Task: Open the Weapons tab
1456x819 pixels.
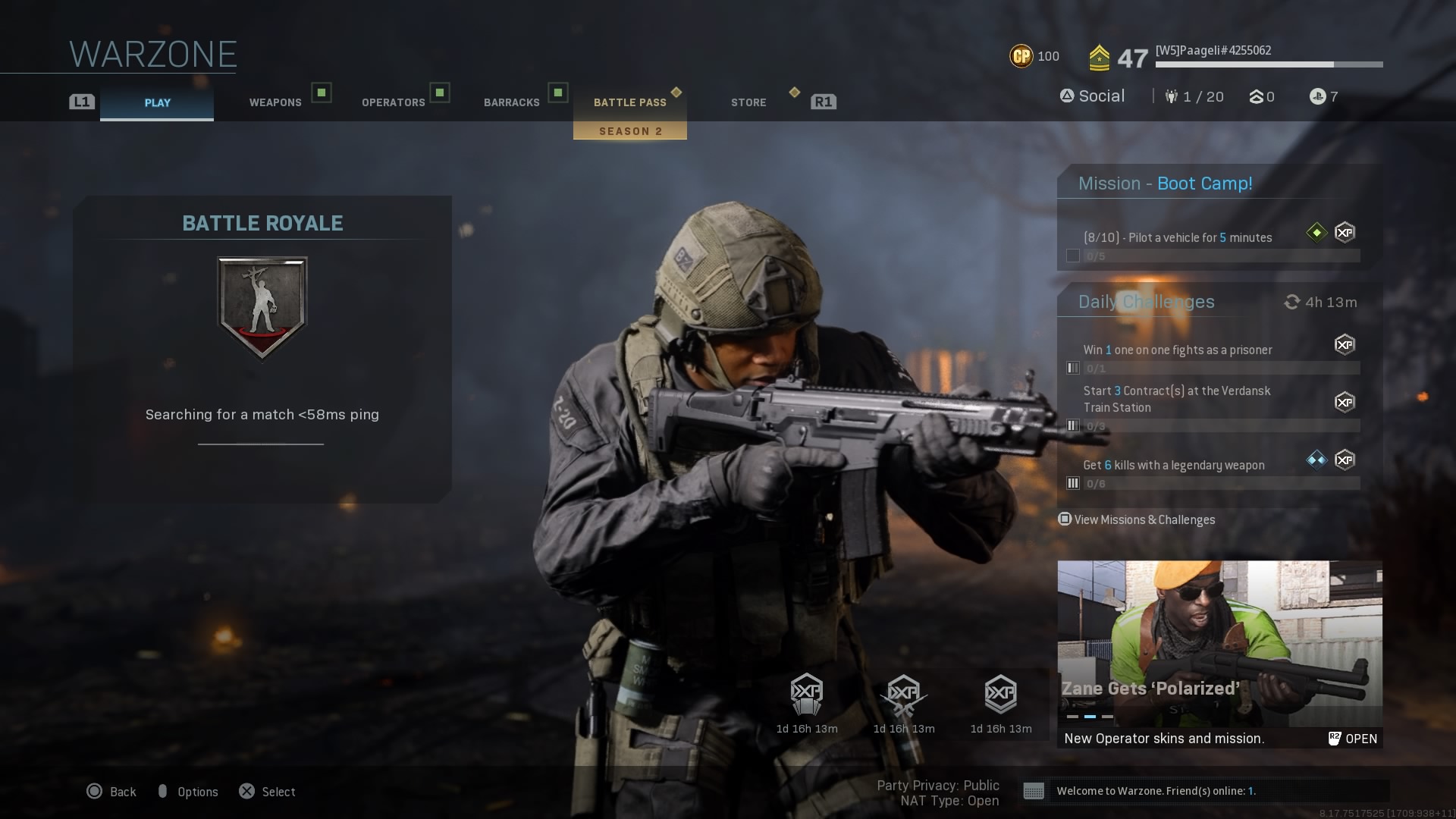Action: click(x=275, y=102)
